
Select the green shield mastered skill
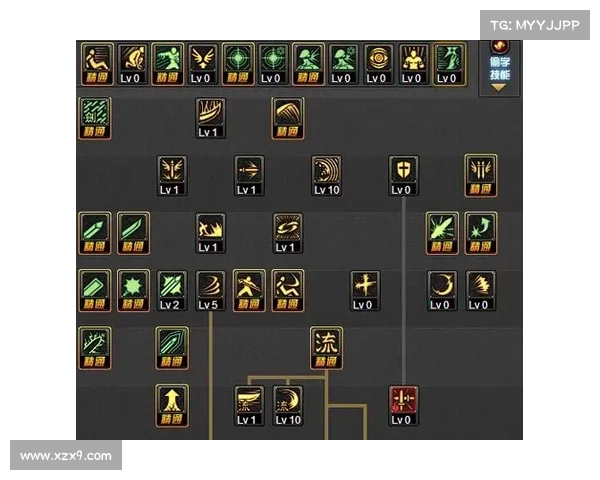172,347
